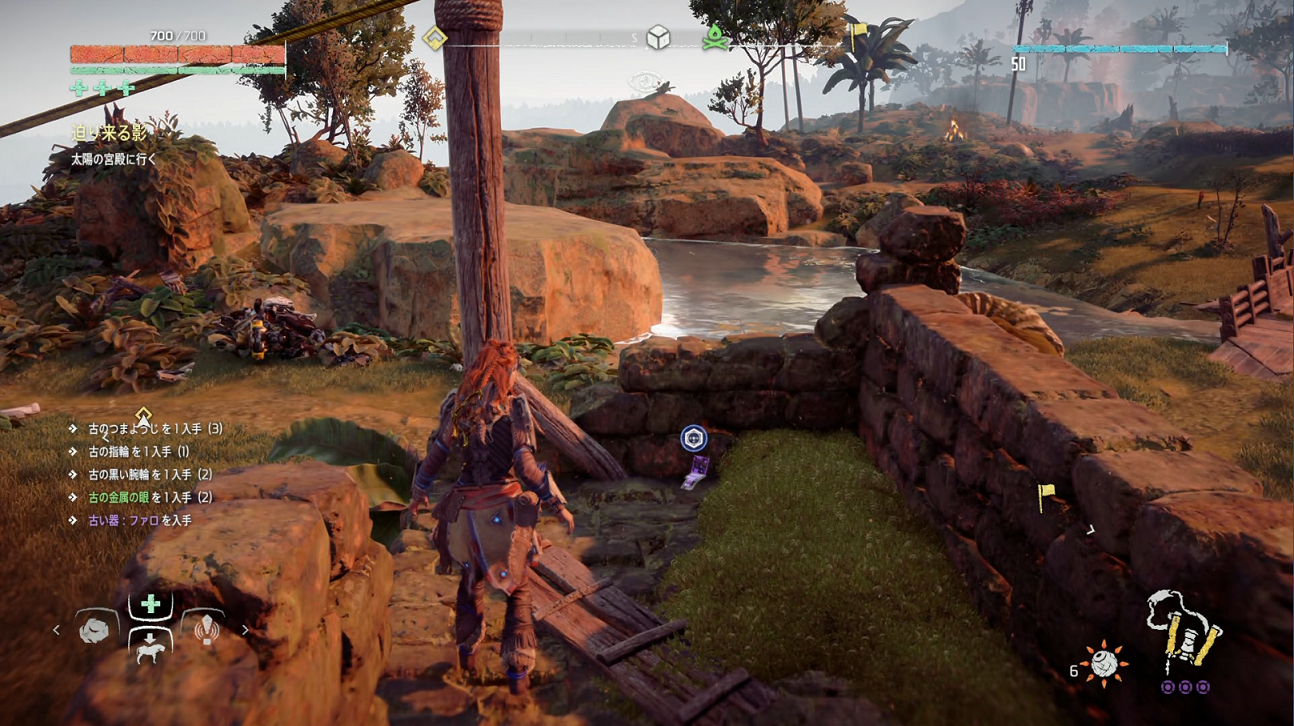Choose the lure call tool slot
The width and height of the screenshot is (1294, 726).
205,629
